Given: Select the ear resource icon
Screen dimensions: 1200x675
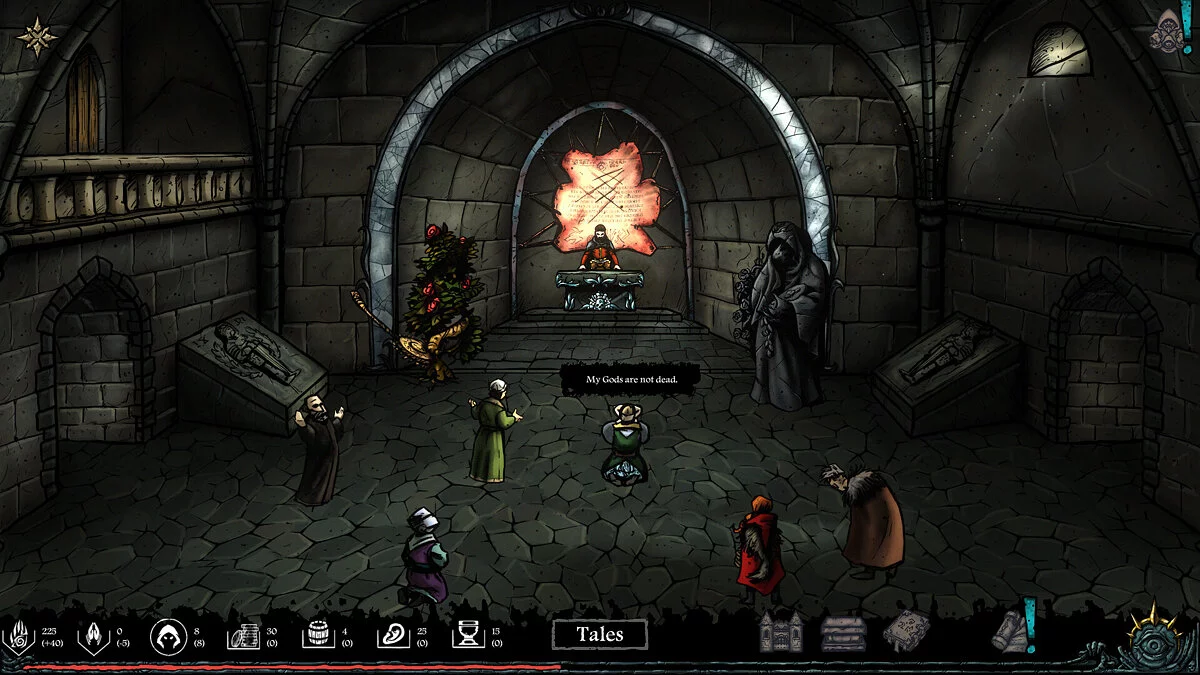Looking at the screenshot, I should click(x=394, y=635).
